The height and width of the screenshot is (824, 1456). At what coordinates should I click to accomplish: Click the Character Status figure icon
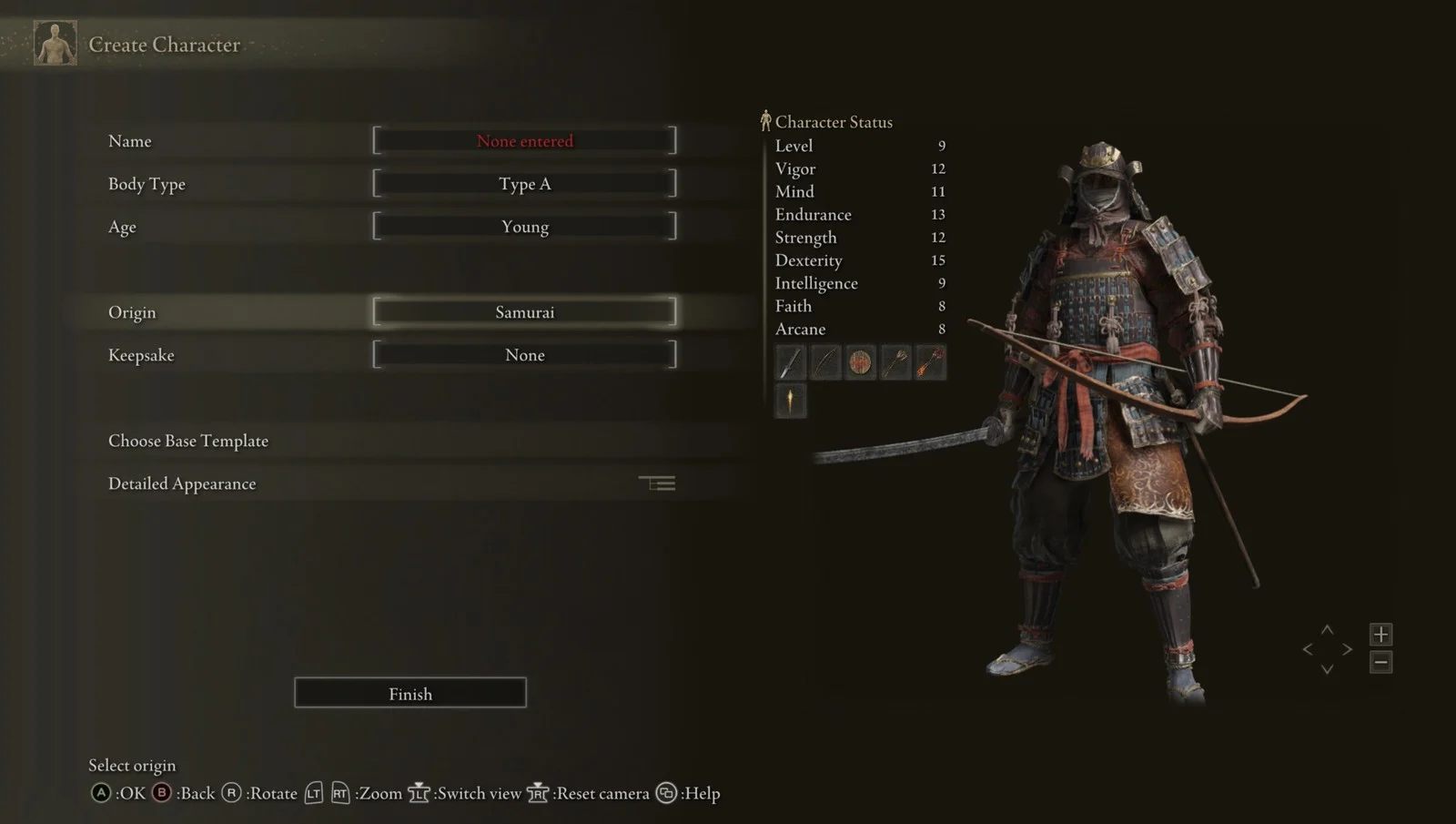point(765,119)
